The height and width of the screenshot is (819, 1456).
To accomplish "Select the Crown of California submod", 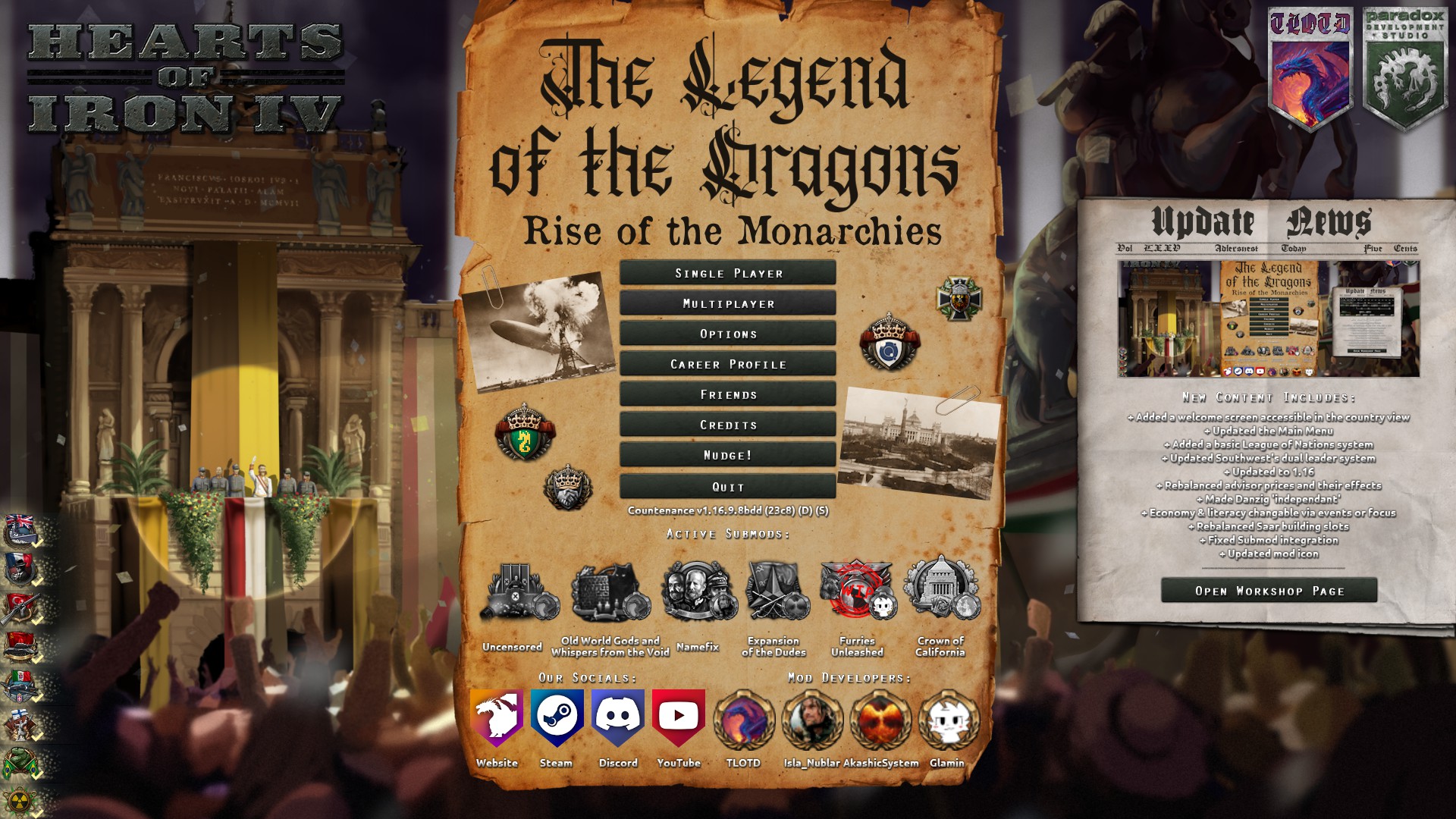I will 941,591.
